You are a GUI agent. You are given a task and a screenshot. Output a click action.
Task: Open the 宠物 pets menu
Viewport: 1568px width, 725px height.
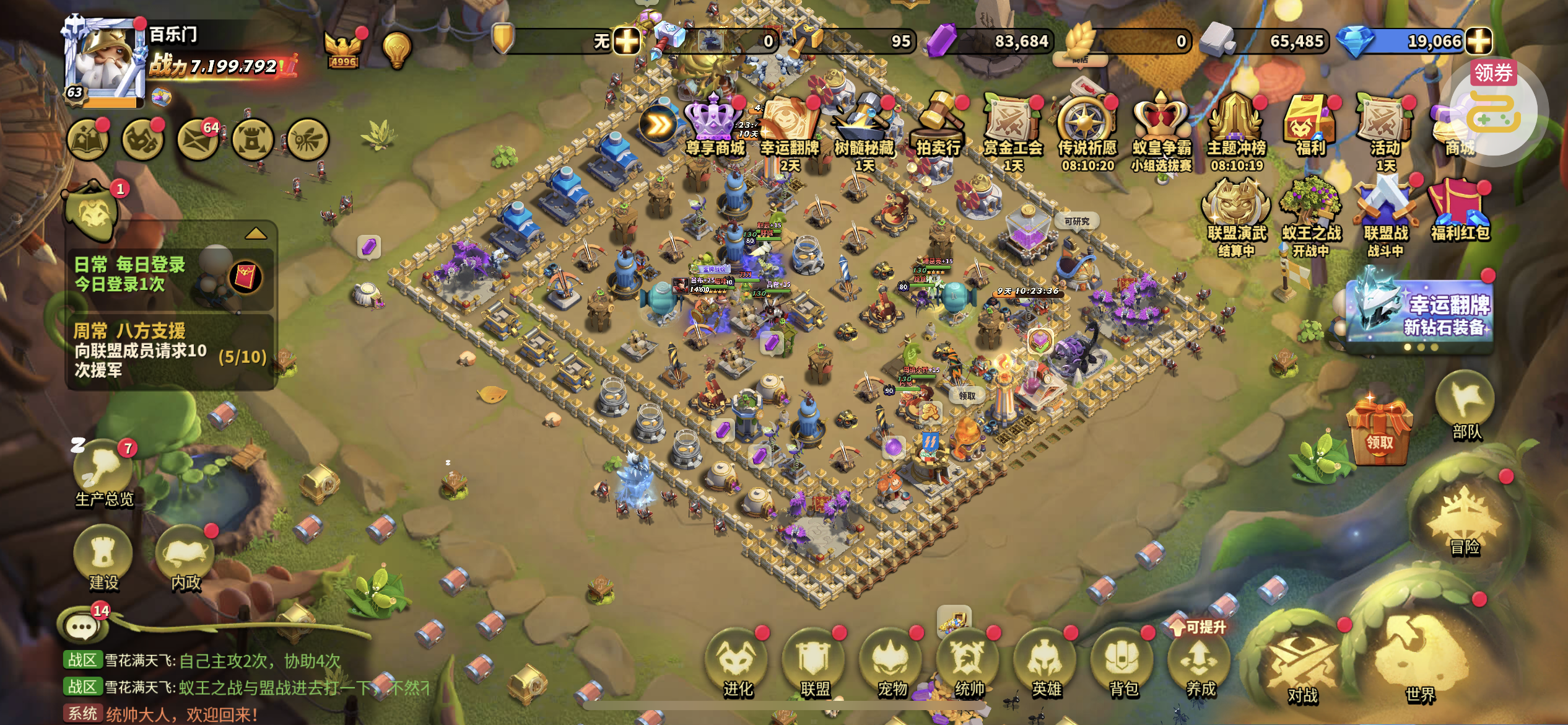pos(892,663)
